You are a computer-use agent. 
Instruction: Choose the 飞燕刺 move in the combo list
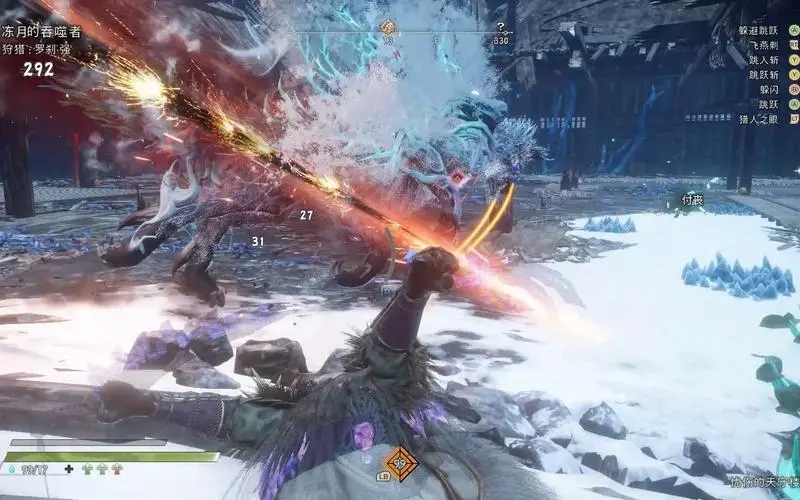tap(761, 46)
